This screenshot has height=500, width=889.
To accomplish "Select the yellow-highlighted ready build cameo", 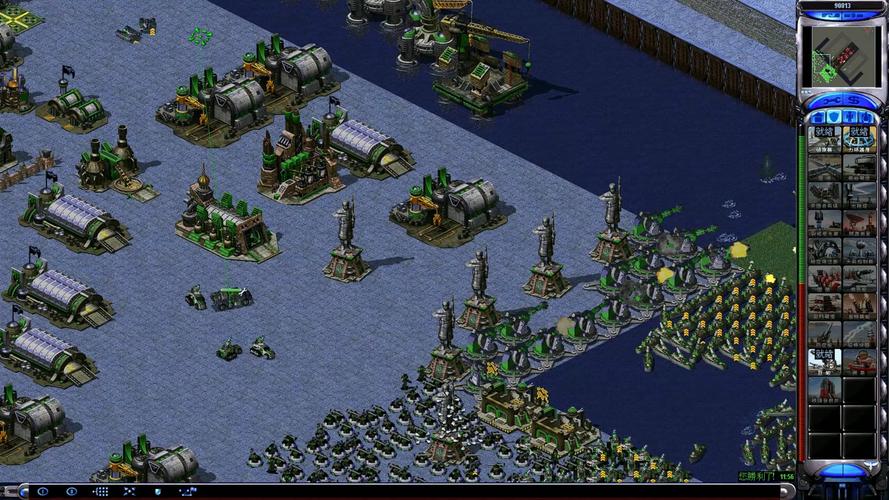I will pyautogui.click(x=859, y=138).
